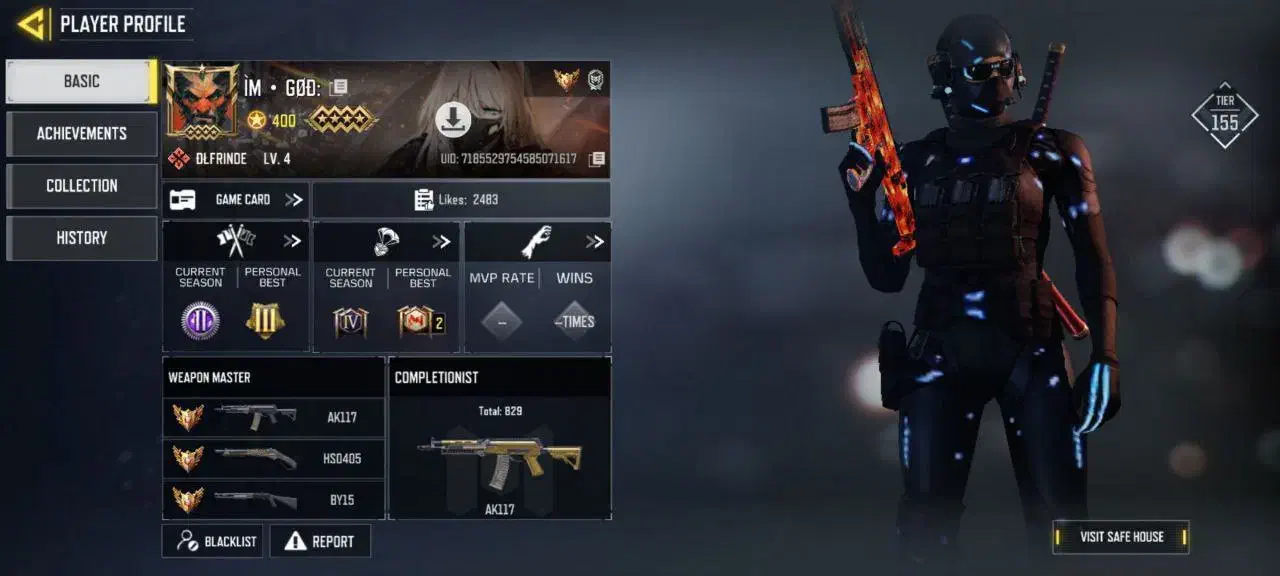The width and height of the screenshot is (1280, 576).
Task: Show the History tab
Action: [82, 238]
